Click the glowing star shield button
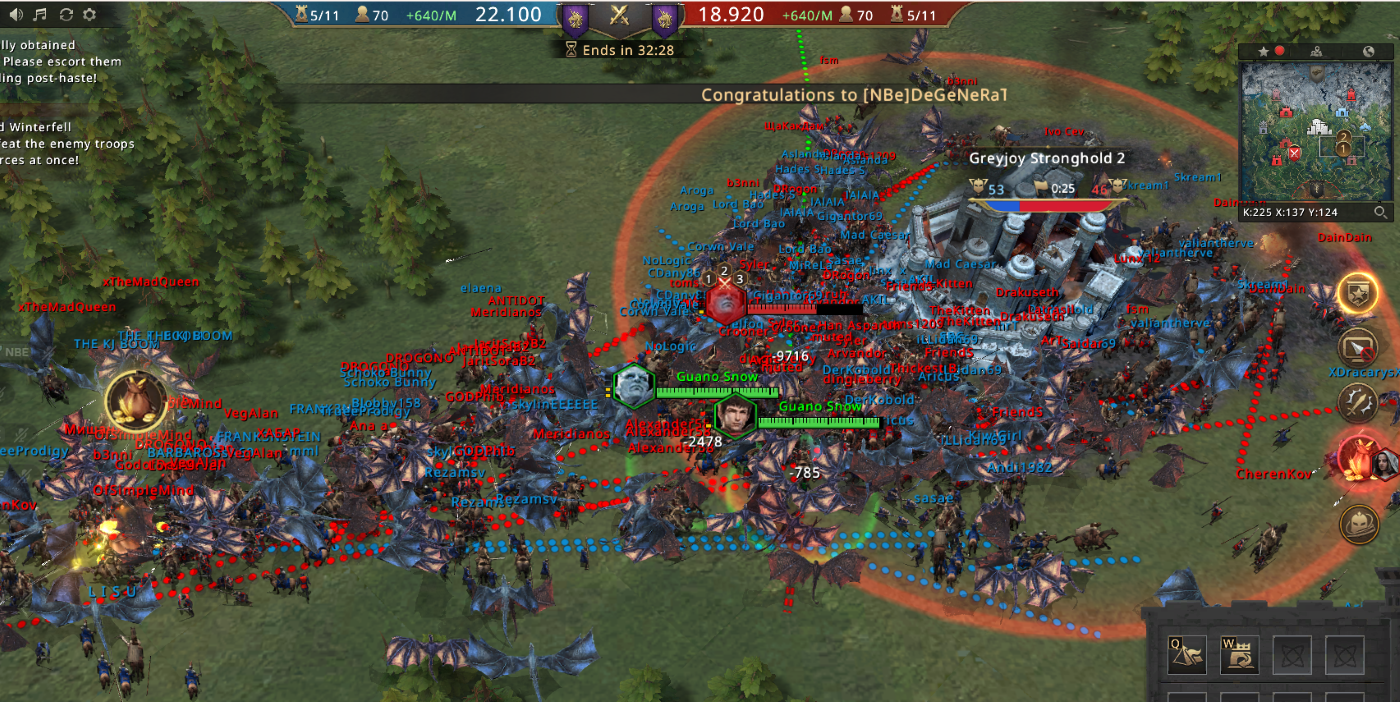This screenshot has height=702, width=1400. coord(1358,293)
